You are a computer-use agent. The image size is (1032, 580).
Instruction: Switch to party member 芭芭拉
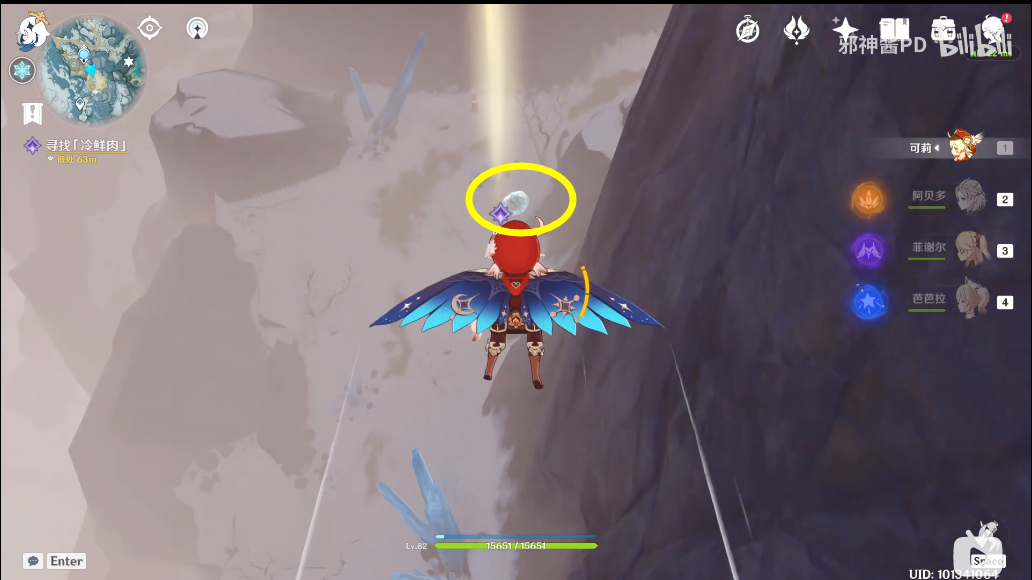[x=968, y=300]
